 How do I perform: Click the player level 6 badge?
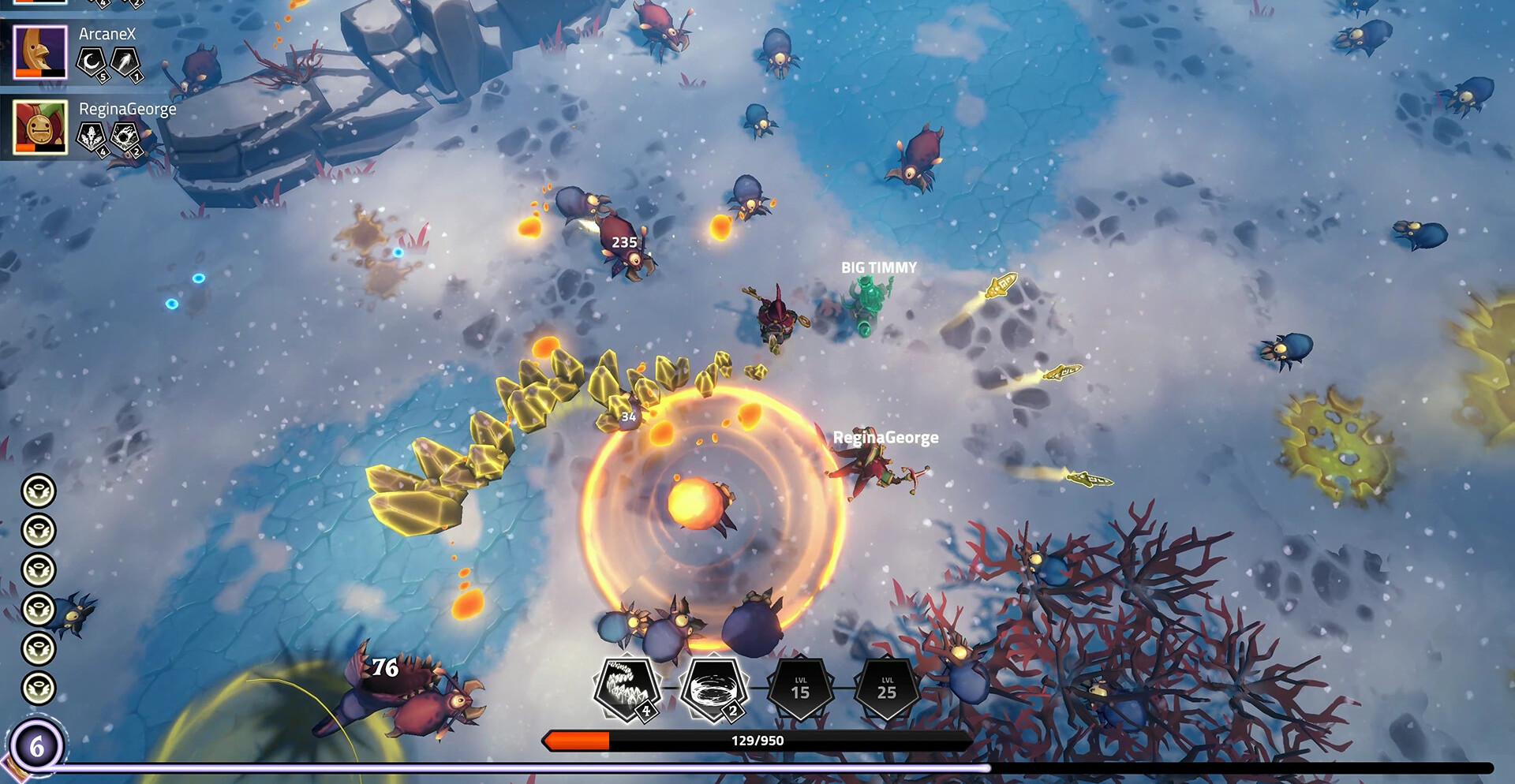click(x=36, y=745)
